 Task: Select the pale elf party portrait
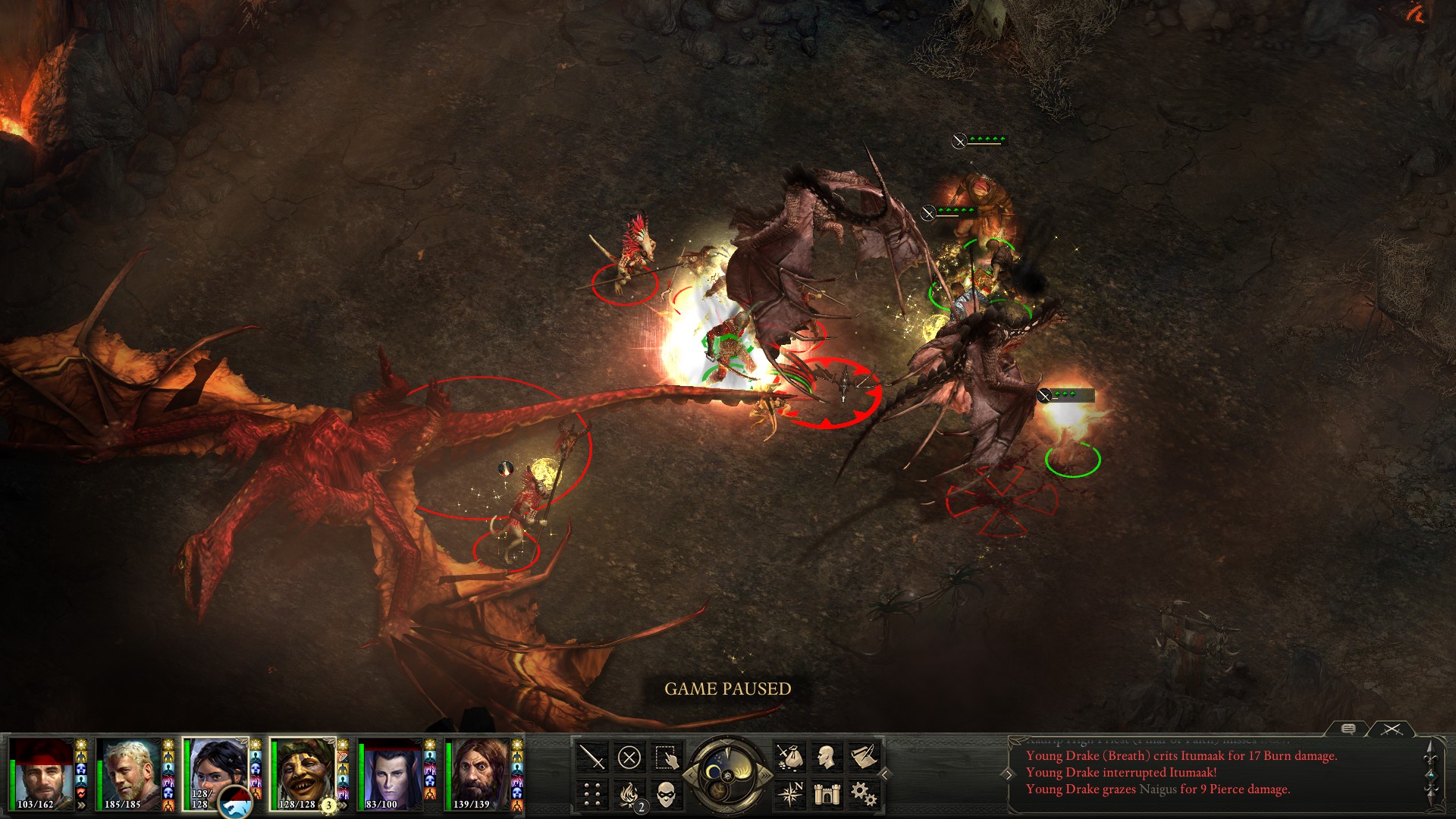tap(391, 773)
